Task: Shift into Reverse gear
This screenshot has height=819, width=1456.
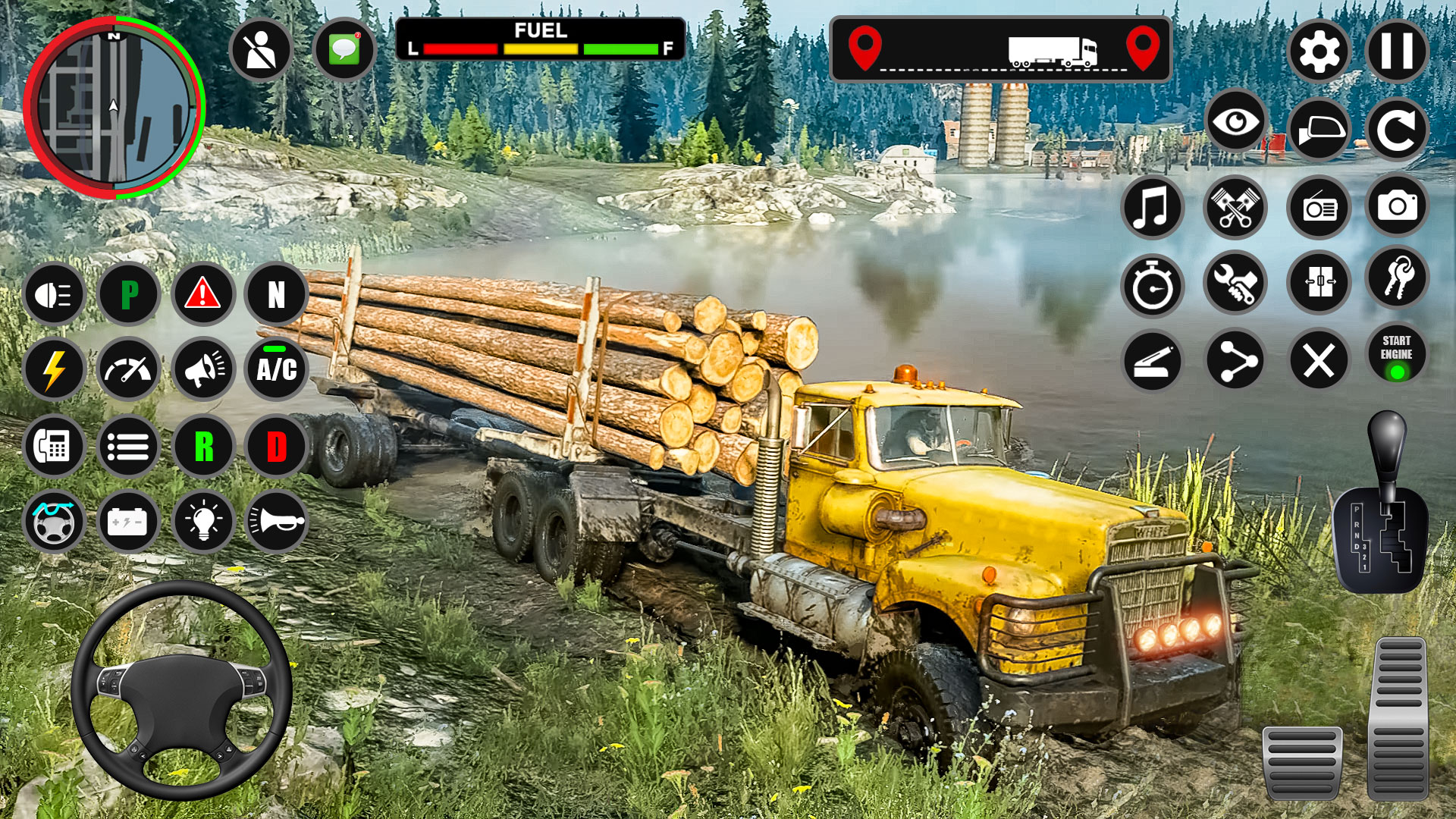Action: tap(202, 446)
